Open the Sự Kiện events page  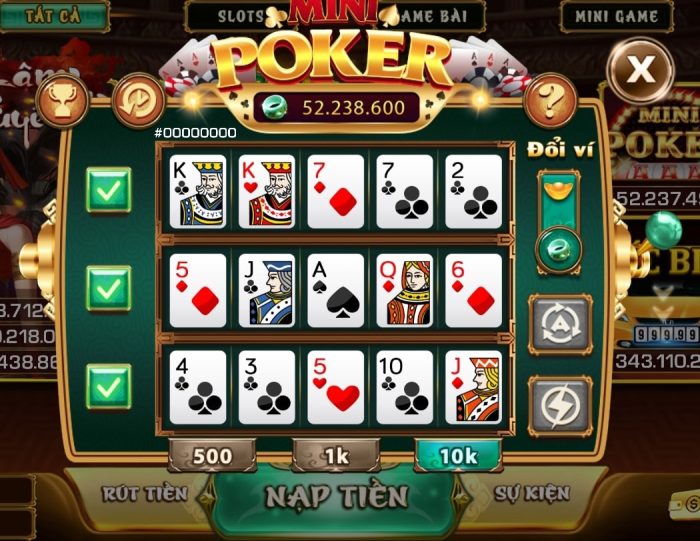coord(532,493)
